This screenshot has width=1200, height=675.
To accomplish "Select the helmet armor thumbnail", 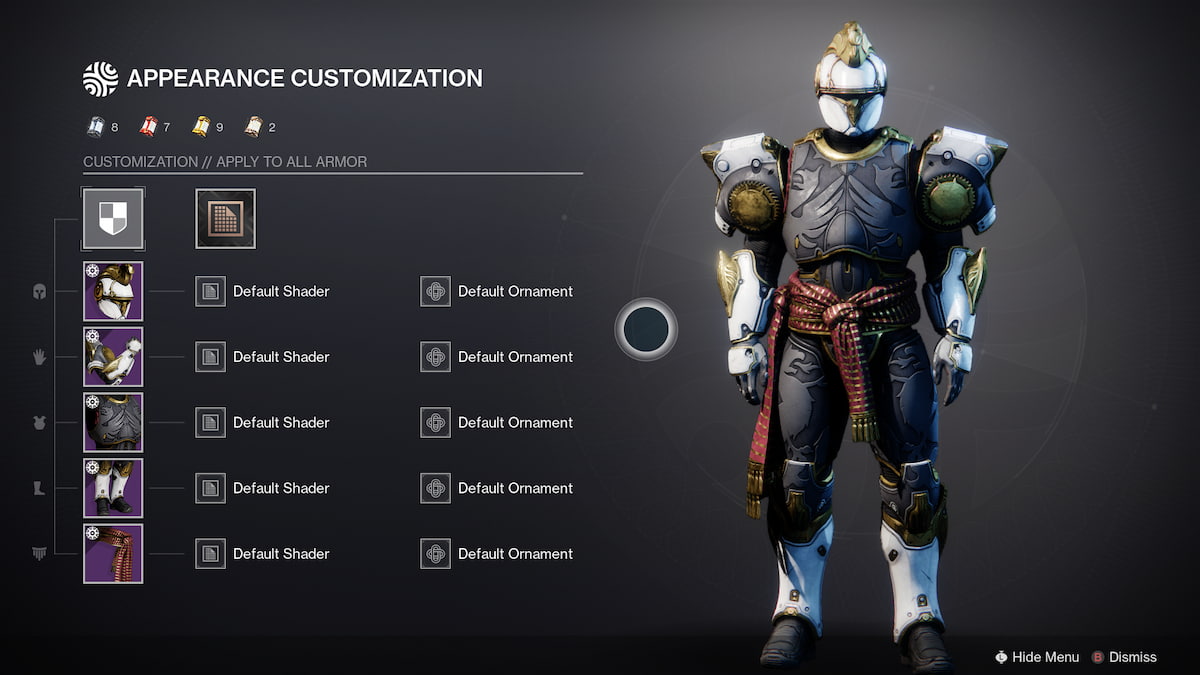I will 113,291.
